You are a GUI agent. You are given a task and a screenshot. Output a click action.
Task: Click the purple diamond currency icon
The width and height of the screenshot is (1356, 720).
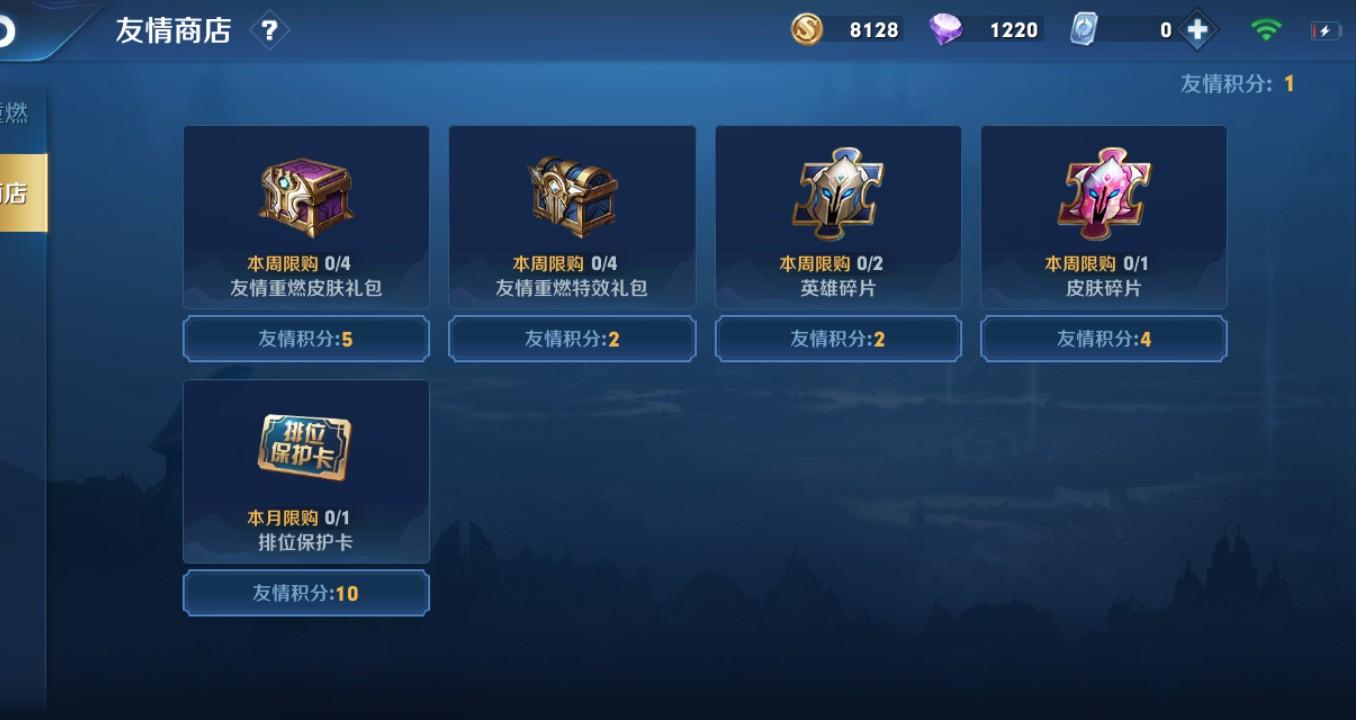[946, 29]
